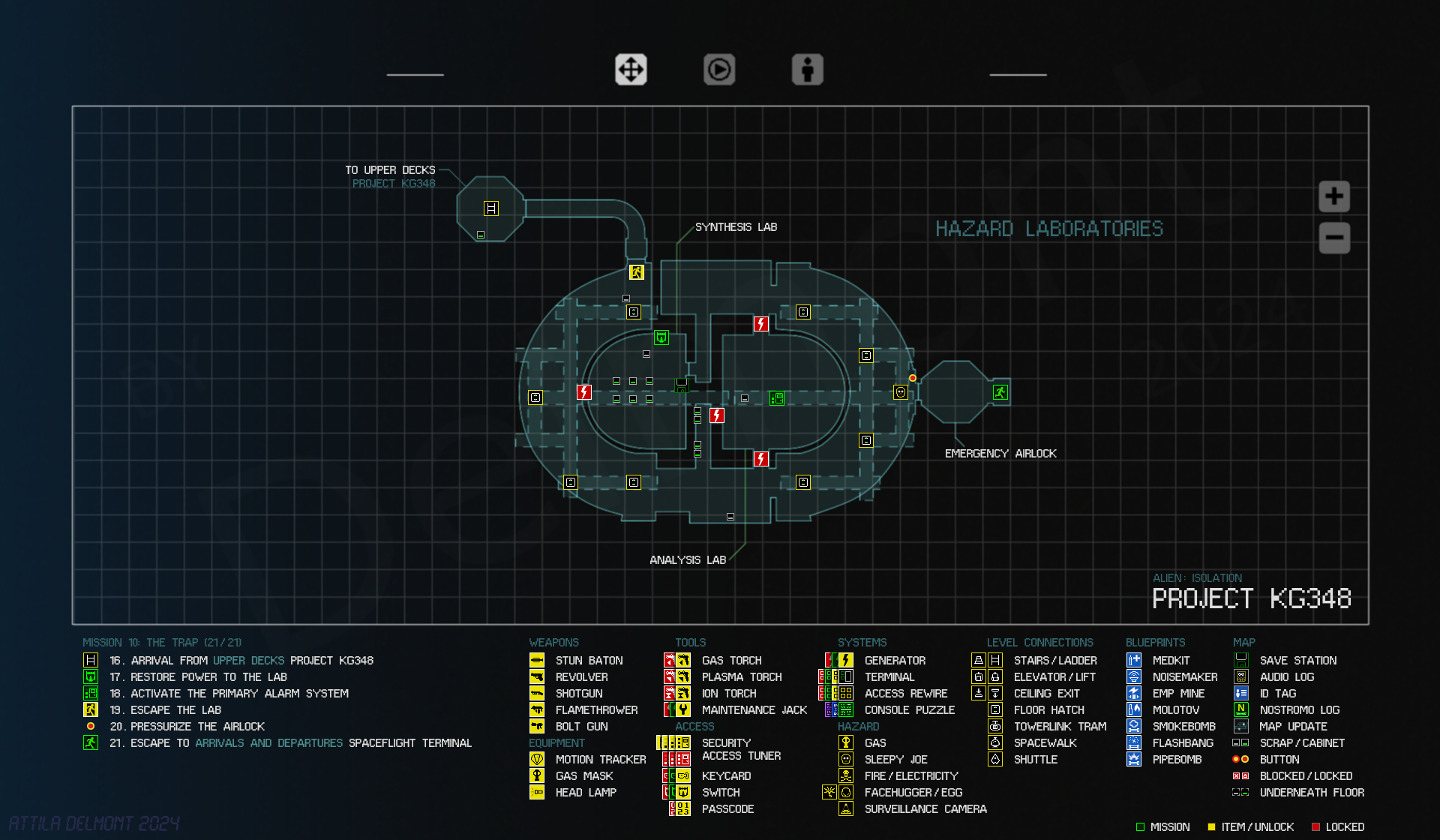Toggle the Flamethrower legend entry
The height and width of the screenshot is (840, 1440).
(x=596, y=710)
